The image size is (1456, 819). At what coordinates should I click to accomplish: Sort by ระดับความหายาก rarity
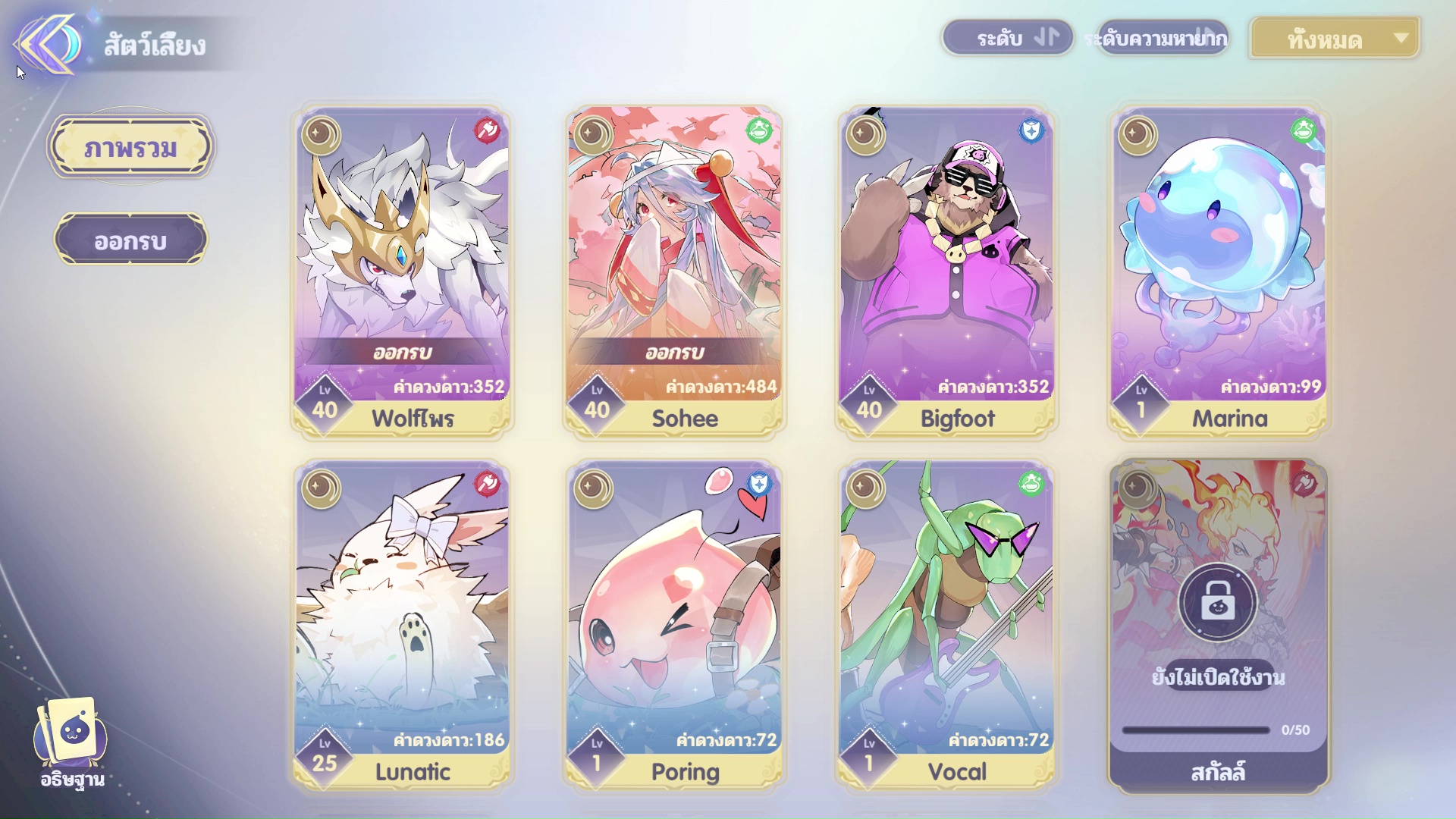pos(1163,38)
